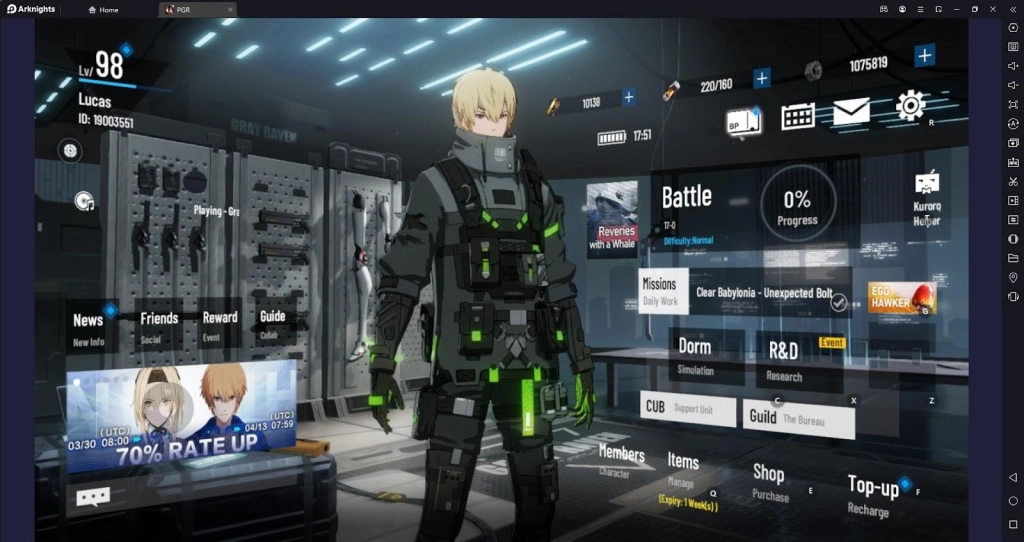Open the mailbox envelope icon

[x=851, y=113]
